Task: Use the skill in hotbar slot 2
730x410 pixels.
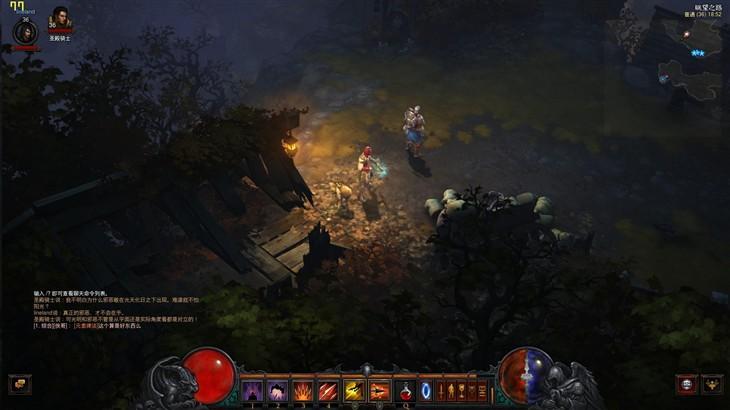Action: [x=277, y=390]
